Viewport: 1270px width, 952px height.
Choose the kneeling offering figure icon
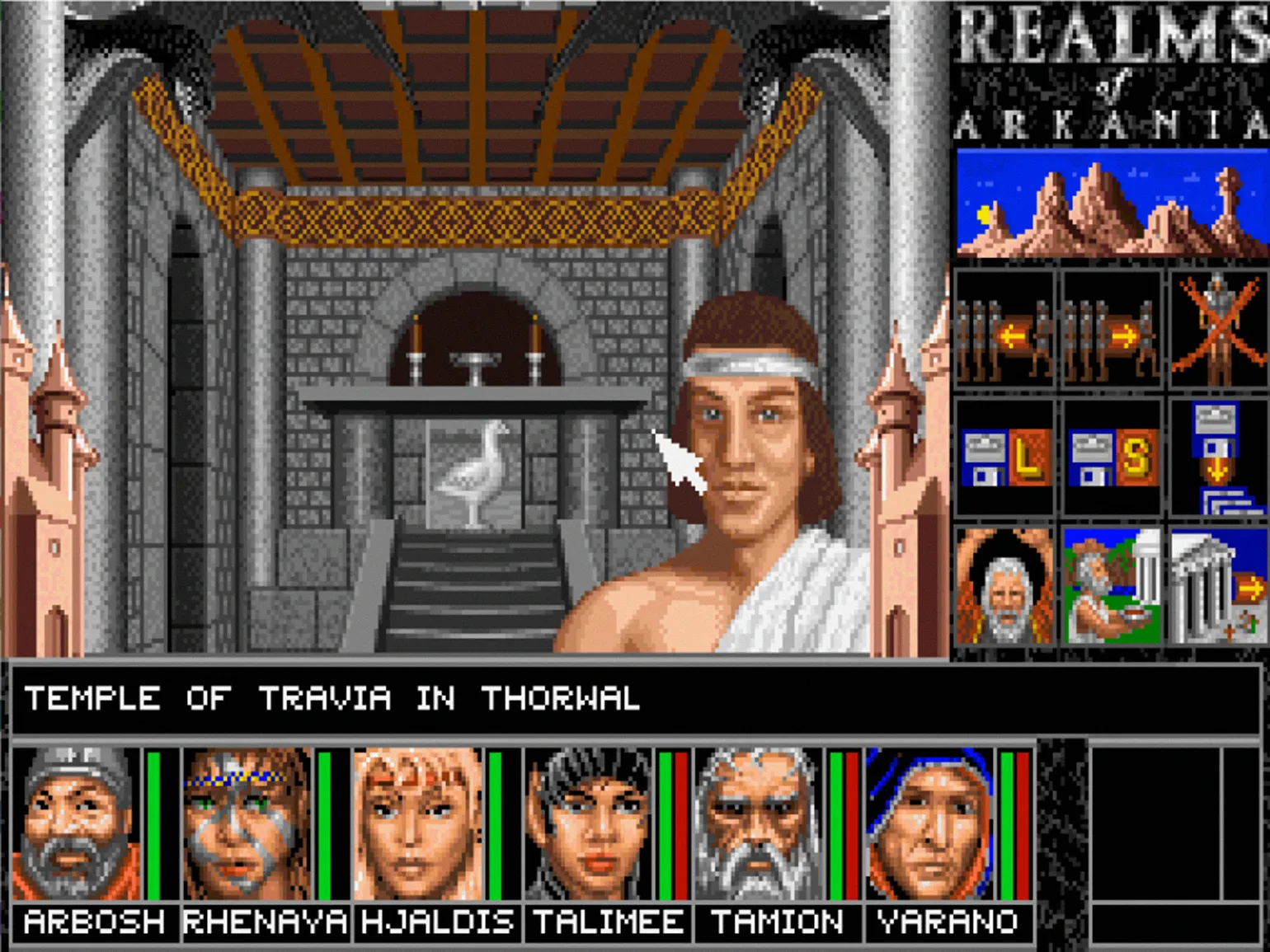click(1111, 587)
